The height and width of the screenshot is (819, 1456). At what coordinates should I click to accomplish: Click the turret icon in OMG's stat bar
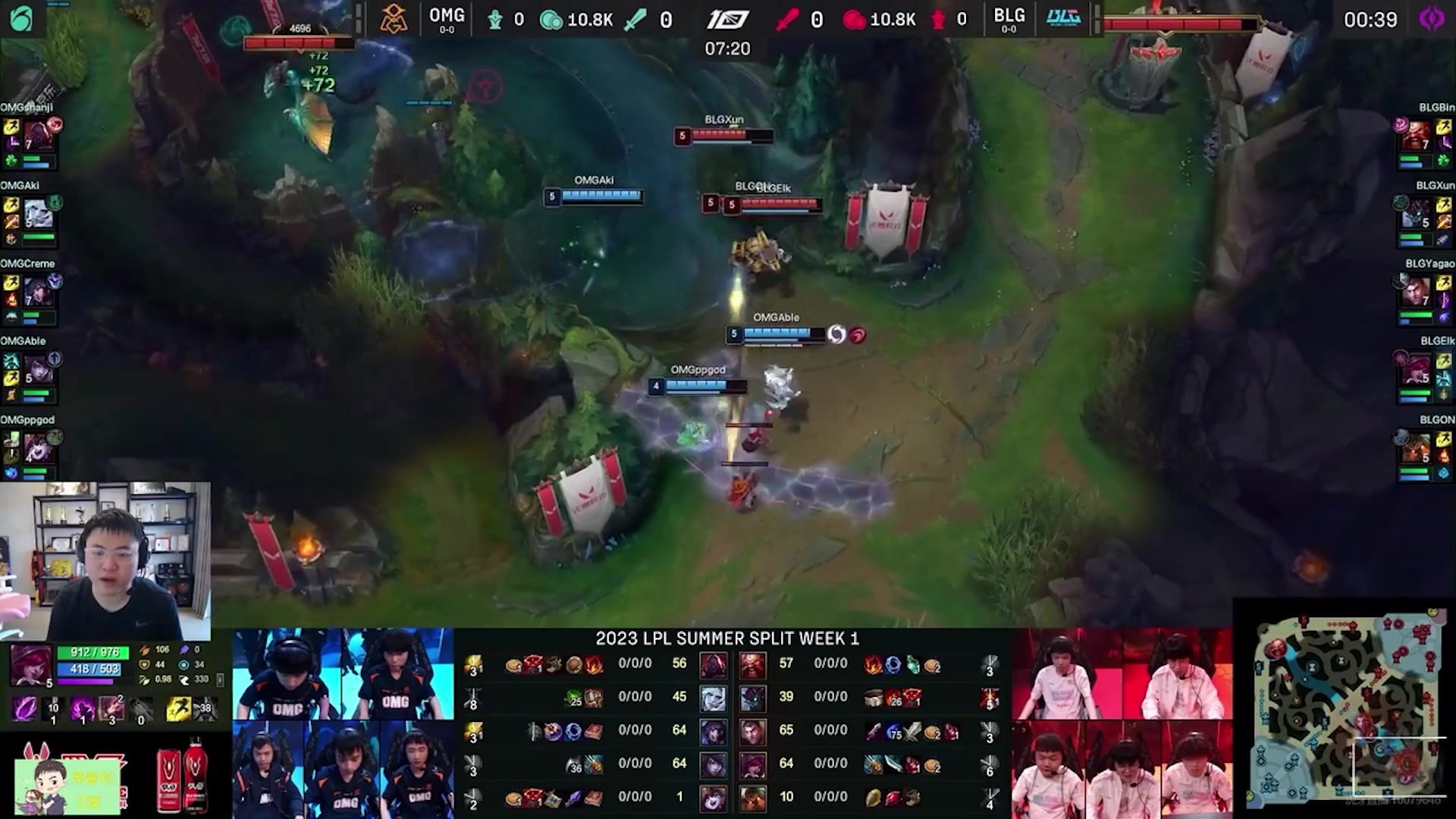pos(494,20)
